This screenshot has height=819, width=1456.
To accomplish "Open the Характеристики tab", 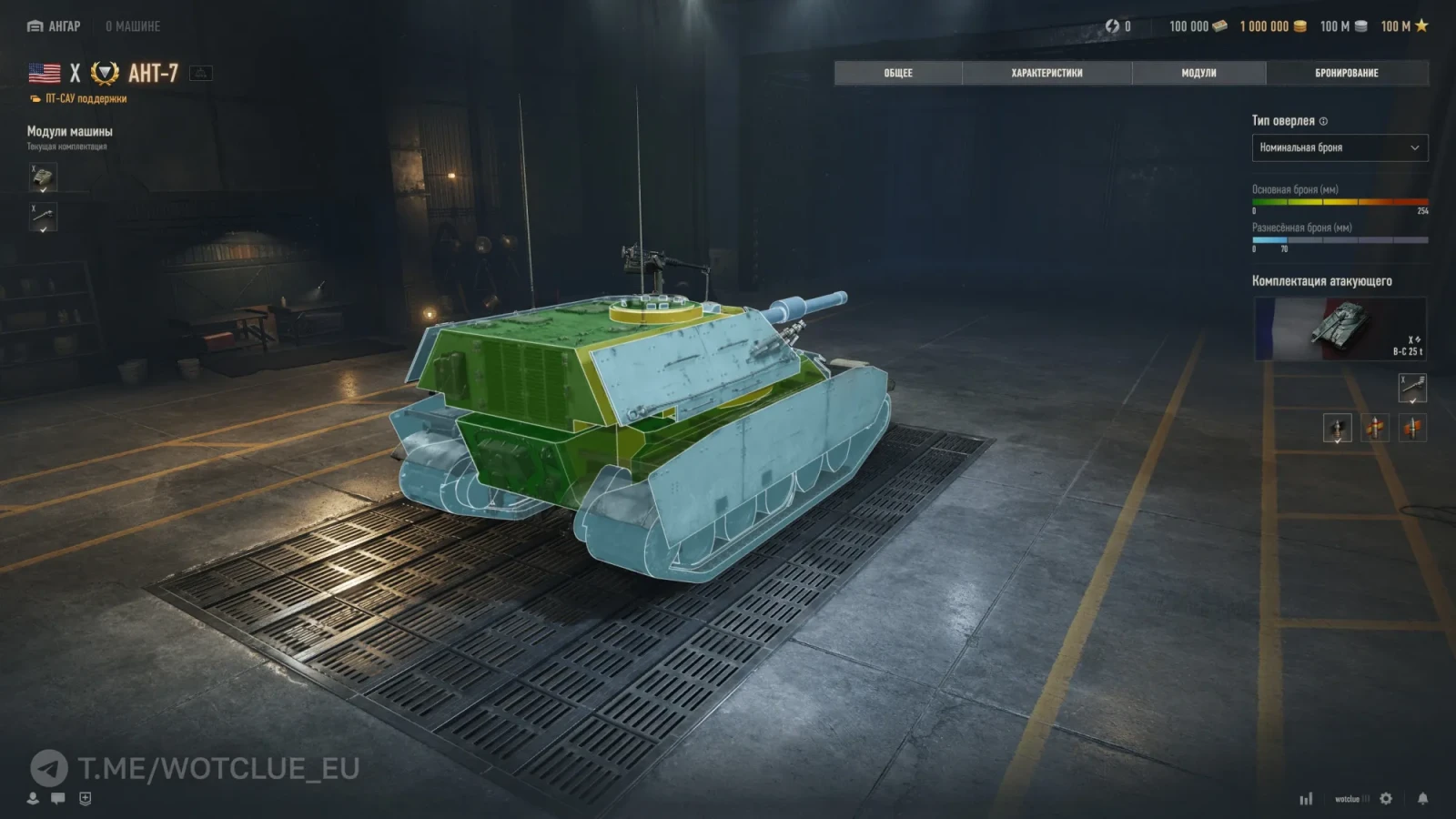I will coord(1046,73).
